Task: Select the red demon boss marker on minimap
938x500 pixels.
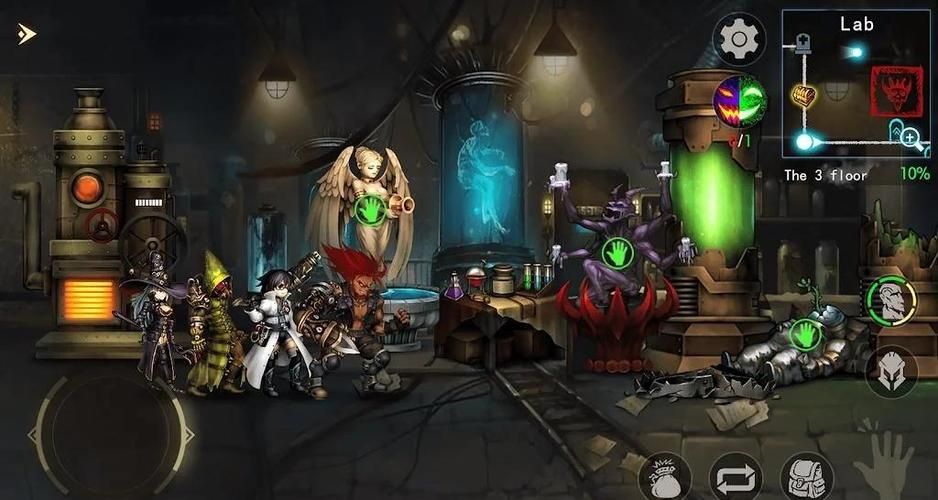Action: 896,92
